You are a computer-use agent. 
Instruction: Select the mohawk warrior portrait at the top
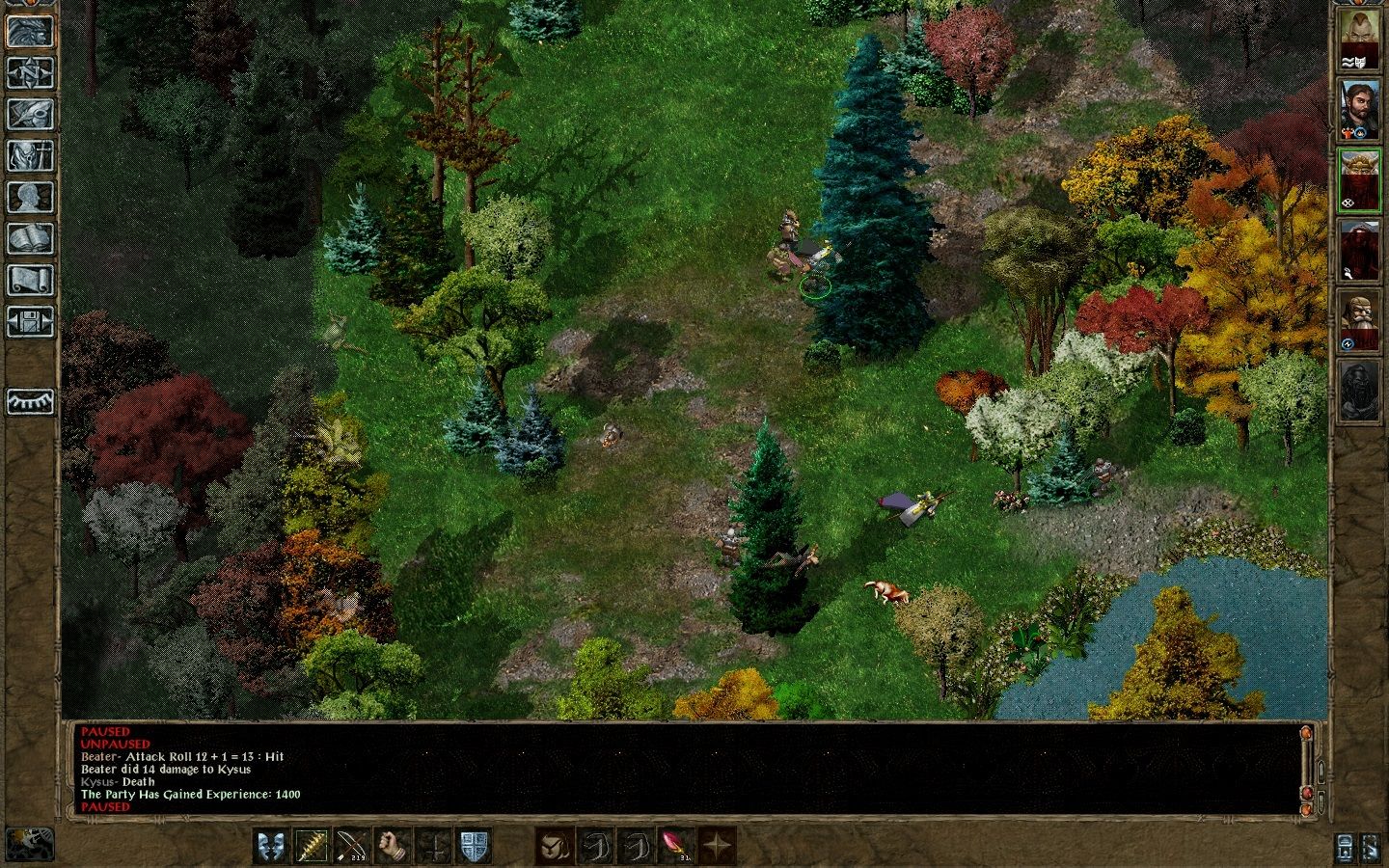pos(1360,41)
